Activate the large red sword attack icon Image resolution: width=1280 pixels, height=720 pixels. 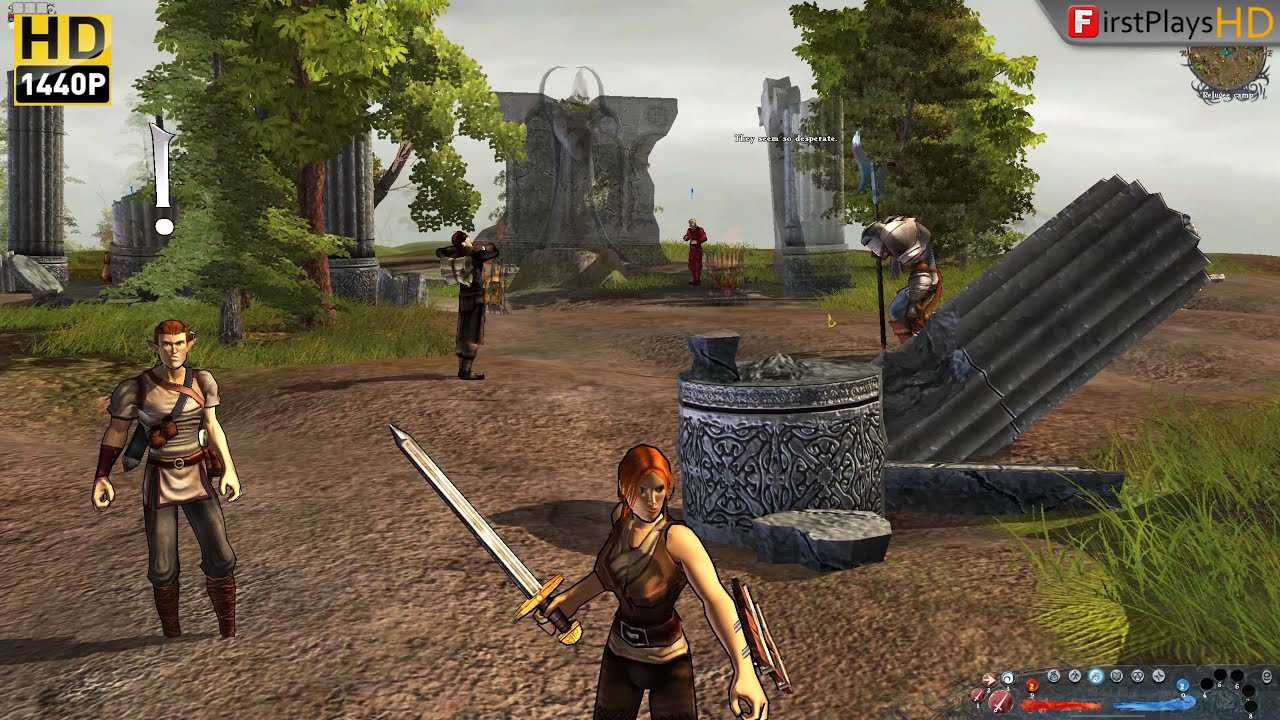1000,702
